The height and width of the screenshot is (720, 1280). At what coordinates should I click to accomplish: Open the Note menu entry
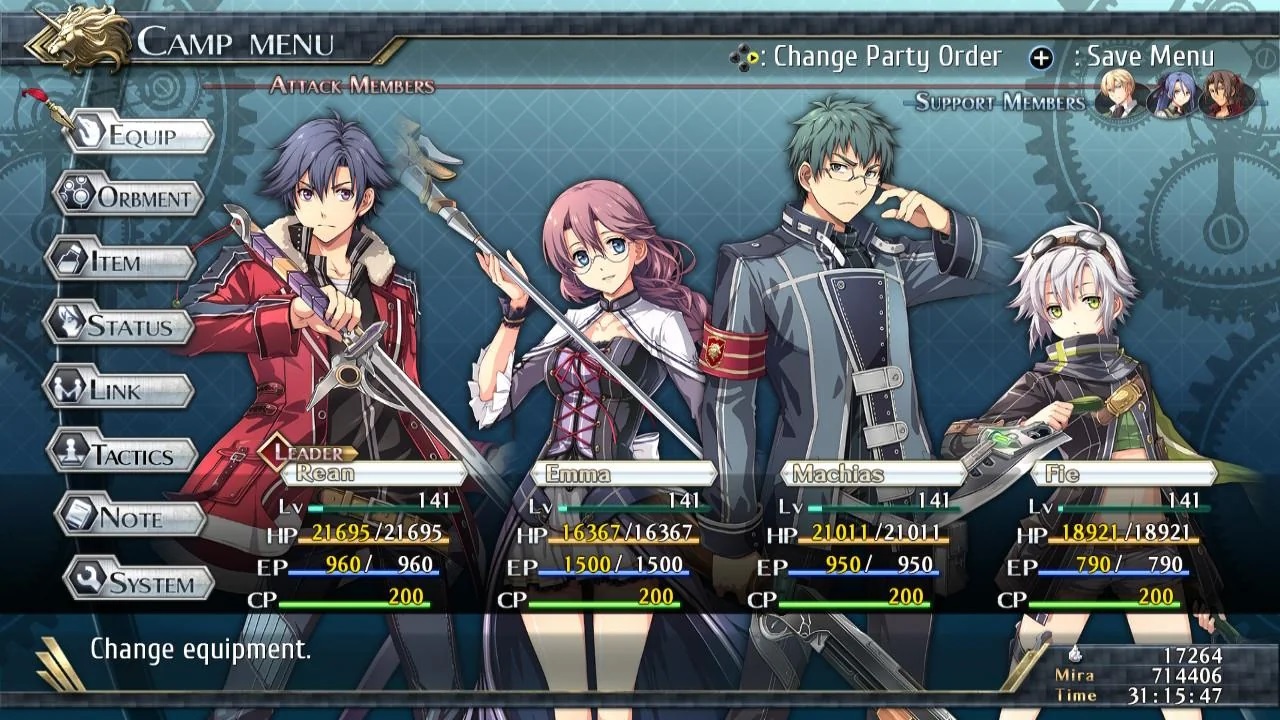(x=130, y=518)
